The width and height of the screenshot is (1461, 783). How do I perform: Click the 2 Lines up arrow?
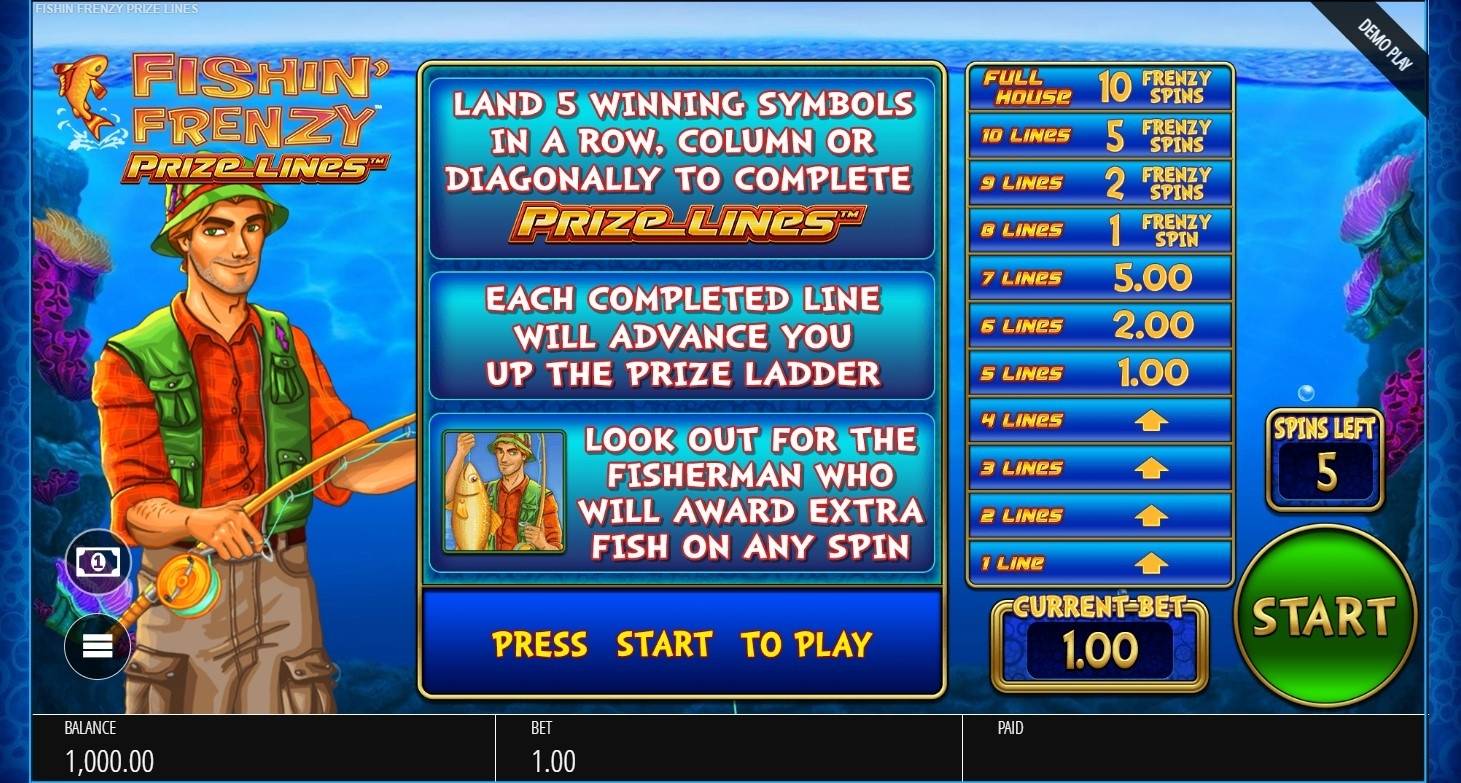pos(1150,515)
